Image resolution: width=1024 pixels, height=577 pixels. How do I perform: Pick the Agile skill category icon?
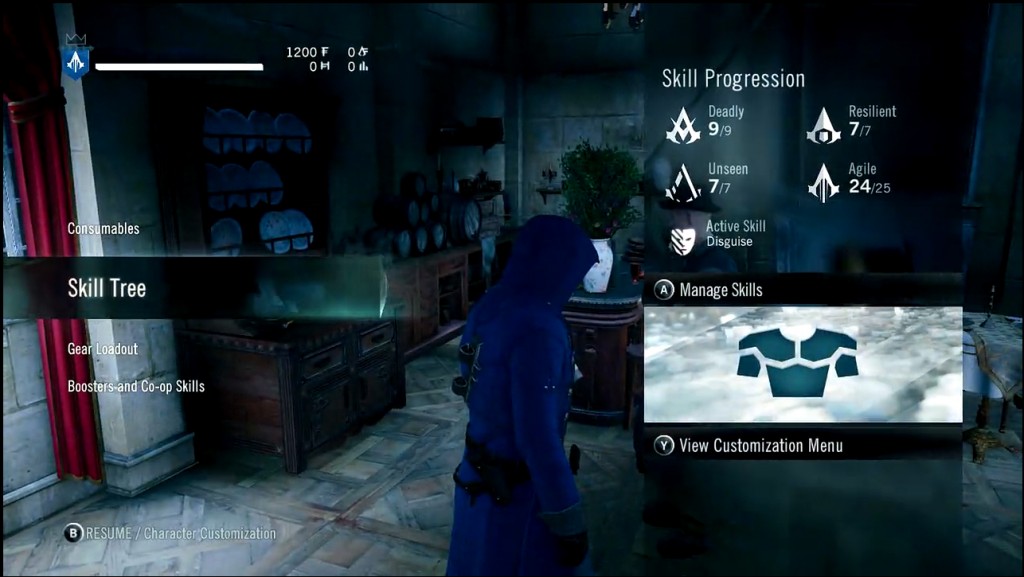(824, 183)
